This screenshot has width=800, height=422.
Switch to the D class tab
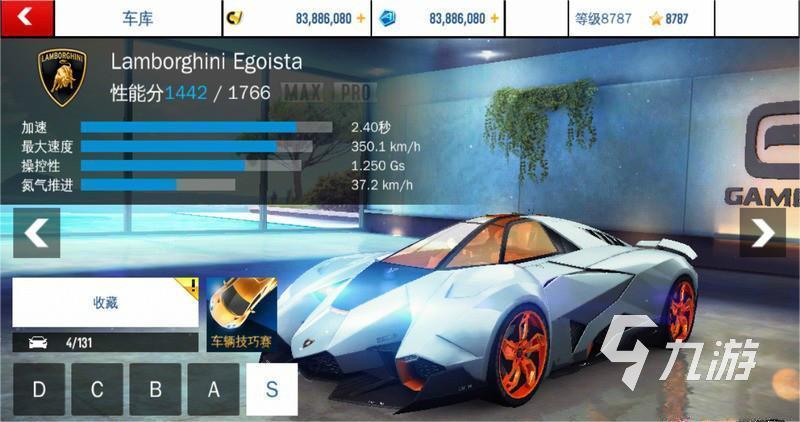pos(39,389)
